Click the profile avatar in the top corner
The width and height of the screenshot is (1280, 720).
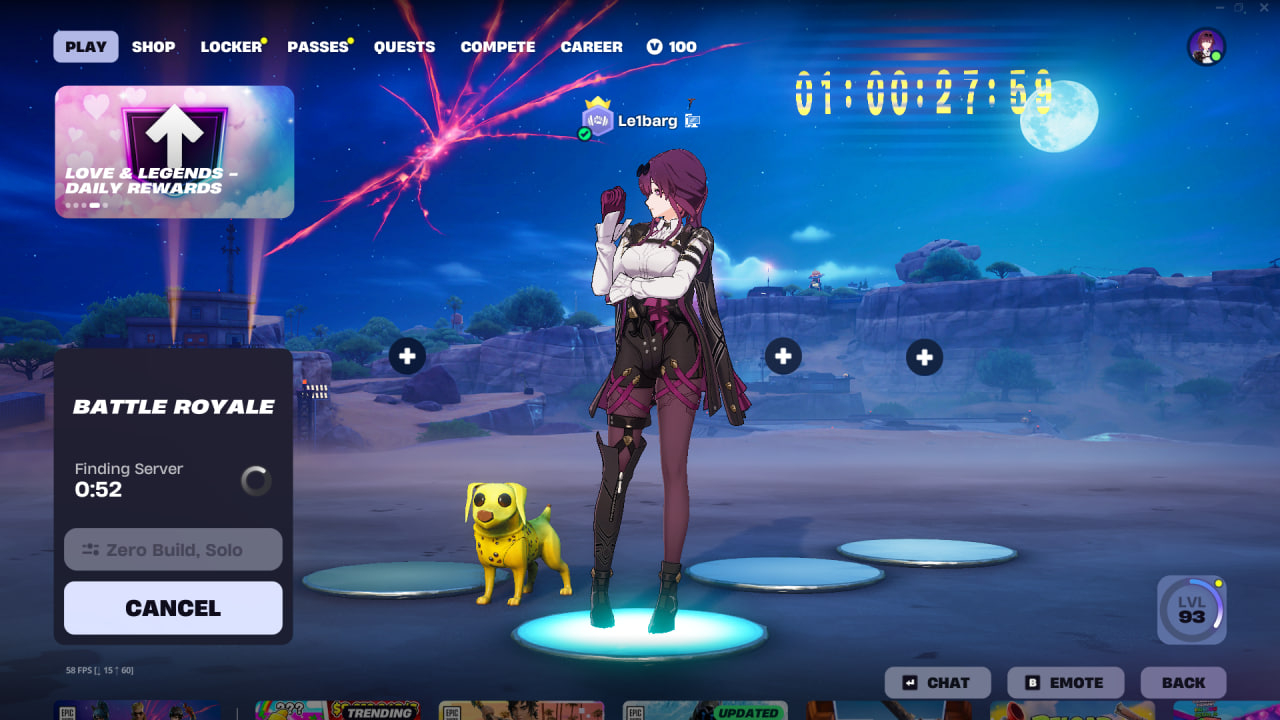coord(1206,47)
